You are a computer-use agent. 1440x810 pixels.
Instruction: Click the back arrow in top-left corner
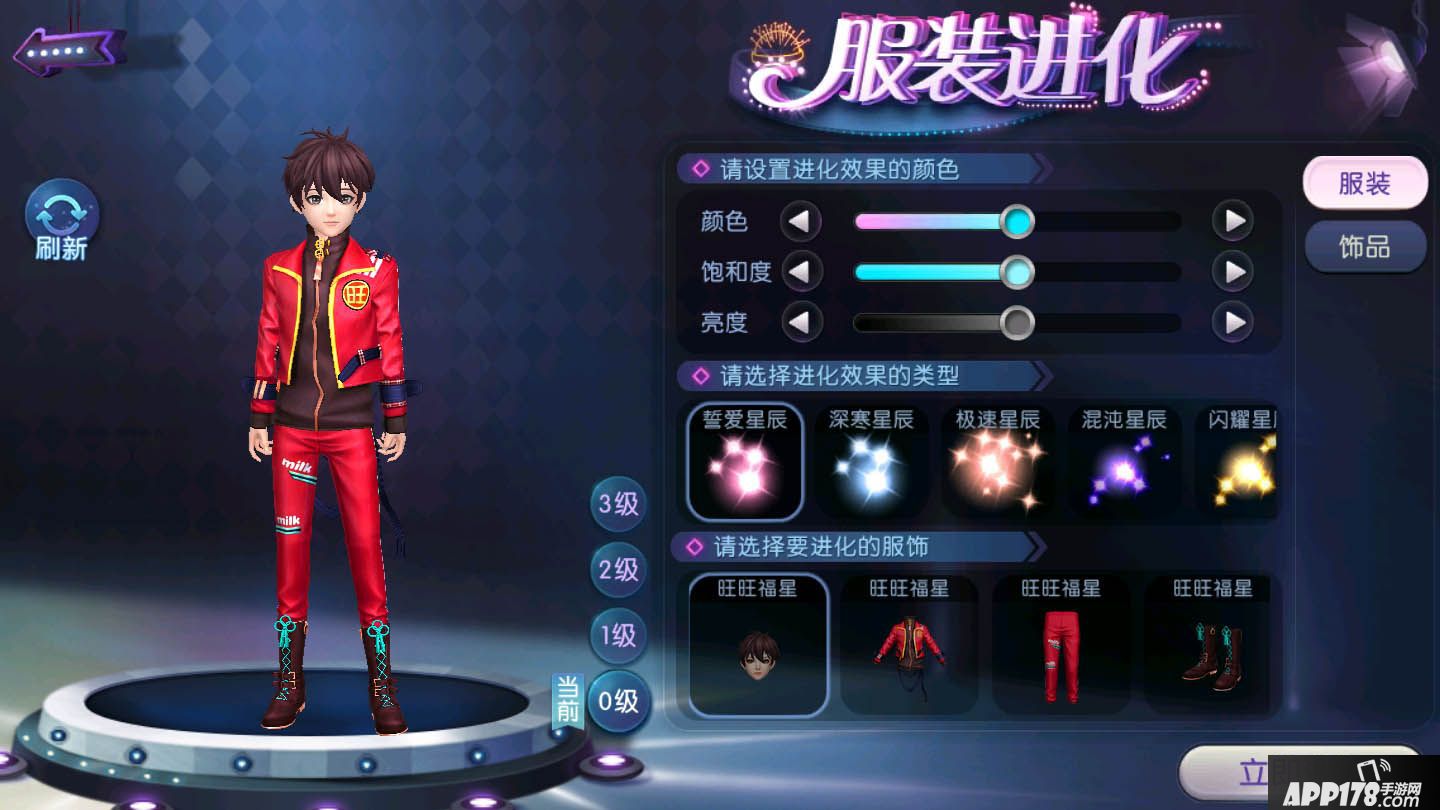(x=67, y=47)
